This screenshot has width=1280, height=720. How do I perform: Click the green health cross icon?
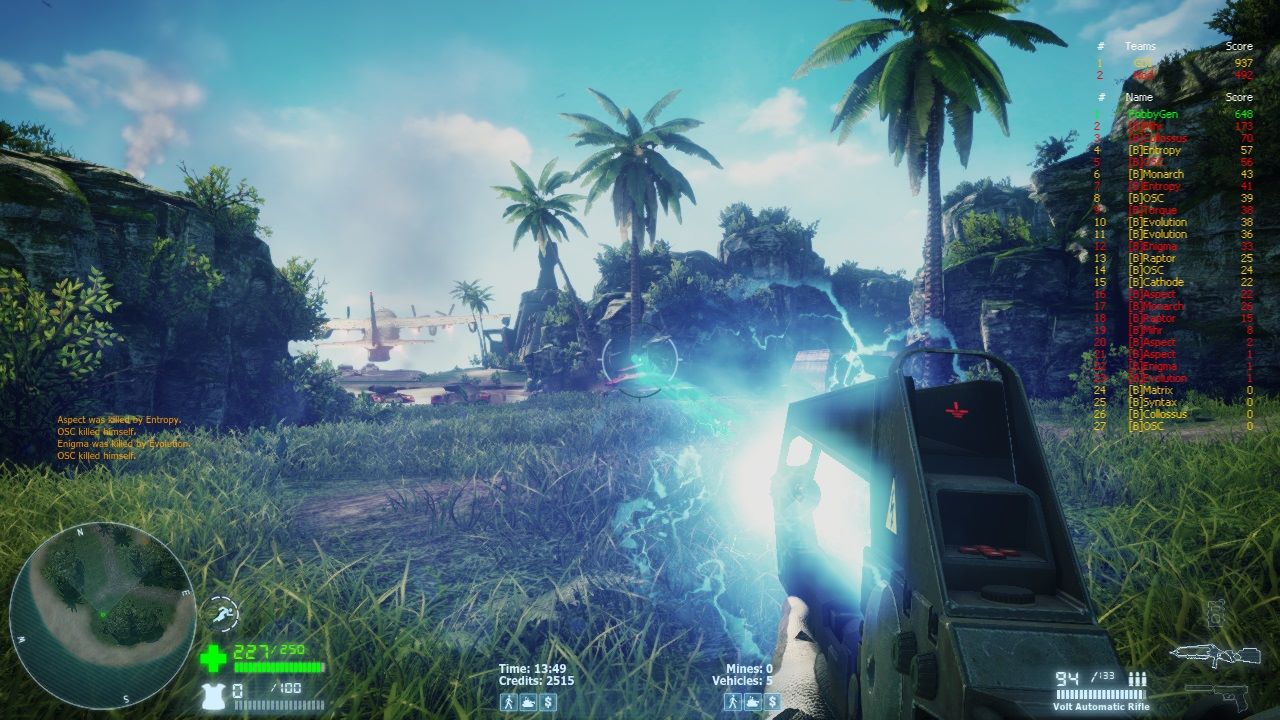pos(213,658)
